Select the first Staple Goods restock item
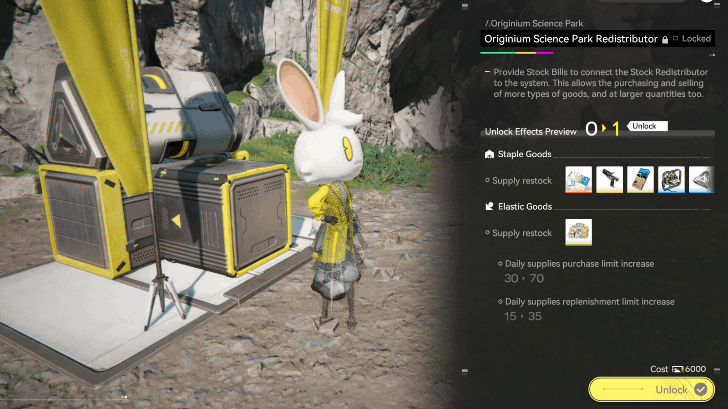 [579, 179]
